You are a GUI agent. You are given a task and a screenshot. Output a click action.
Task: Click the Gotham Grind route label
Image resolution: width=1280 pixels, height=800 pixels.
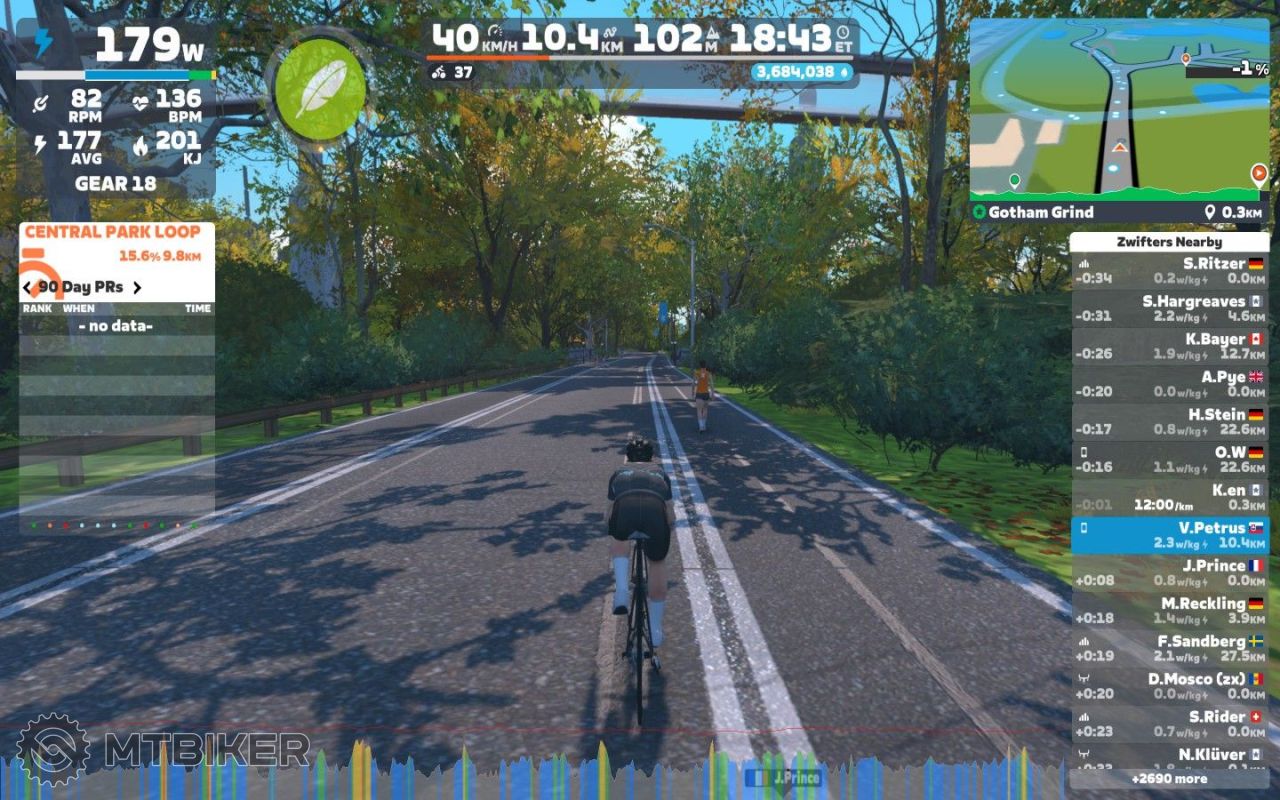pos(1042,212)
